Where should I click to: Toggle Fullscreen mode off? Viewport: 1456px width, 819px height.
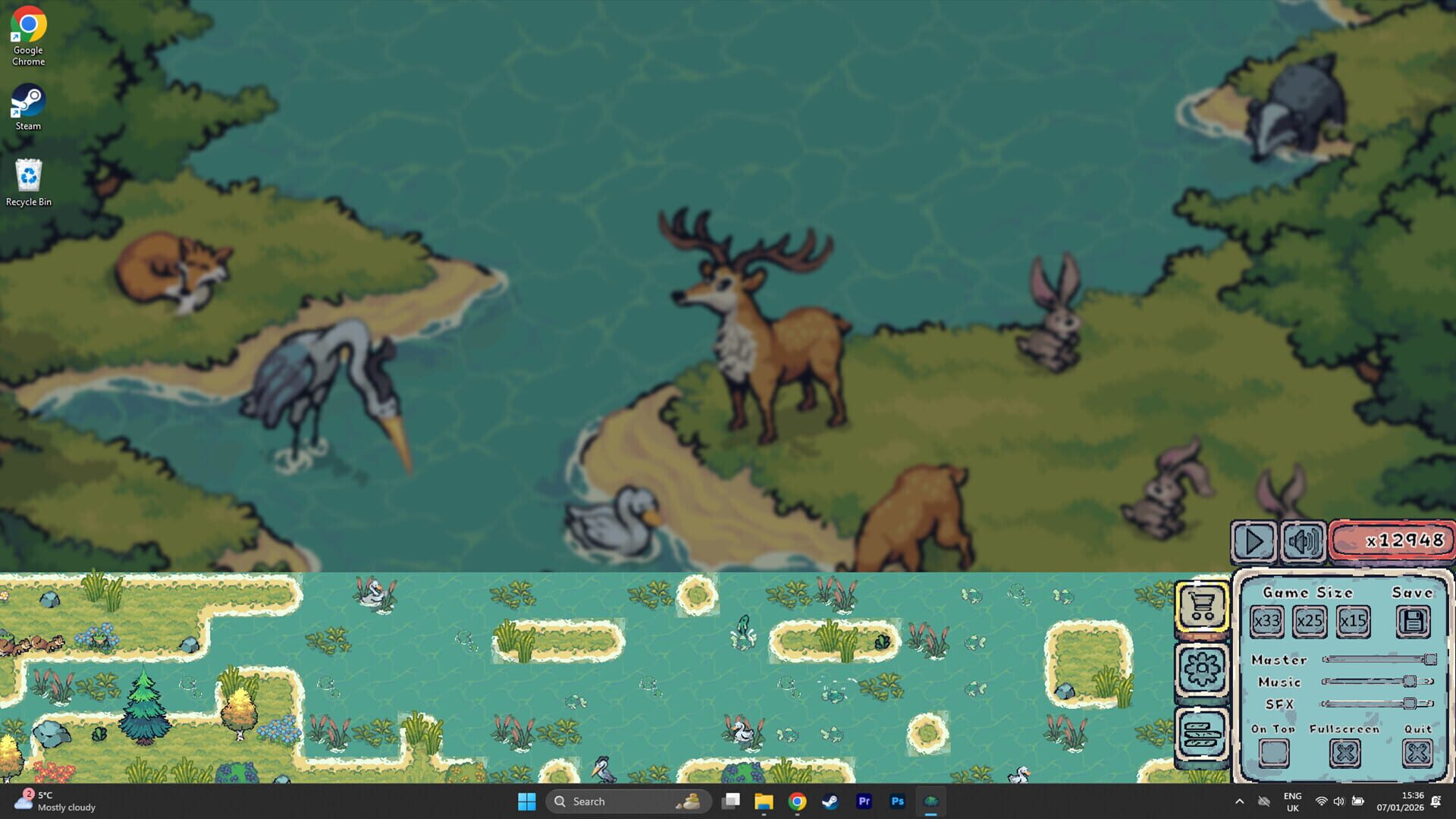pos(1345,752)
